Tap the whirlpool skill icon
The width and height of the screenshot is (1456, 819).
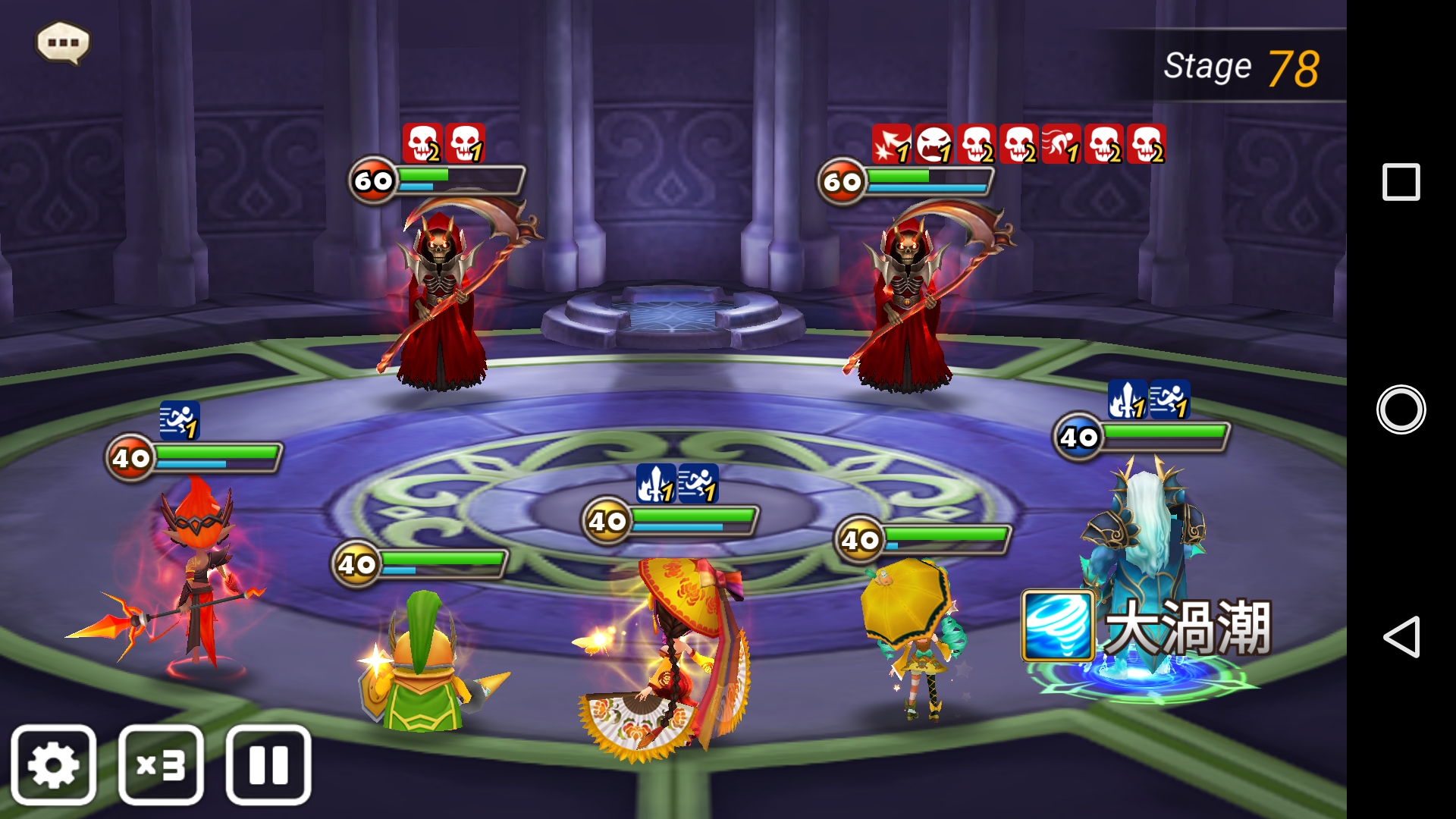(1059, 626)
